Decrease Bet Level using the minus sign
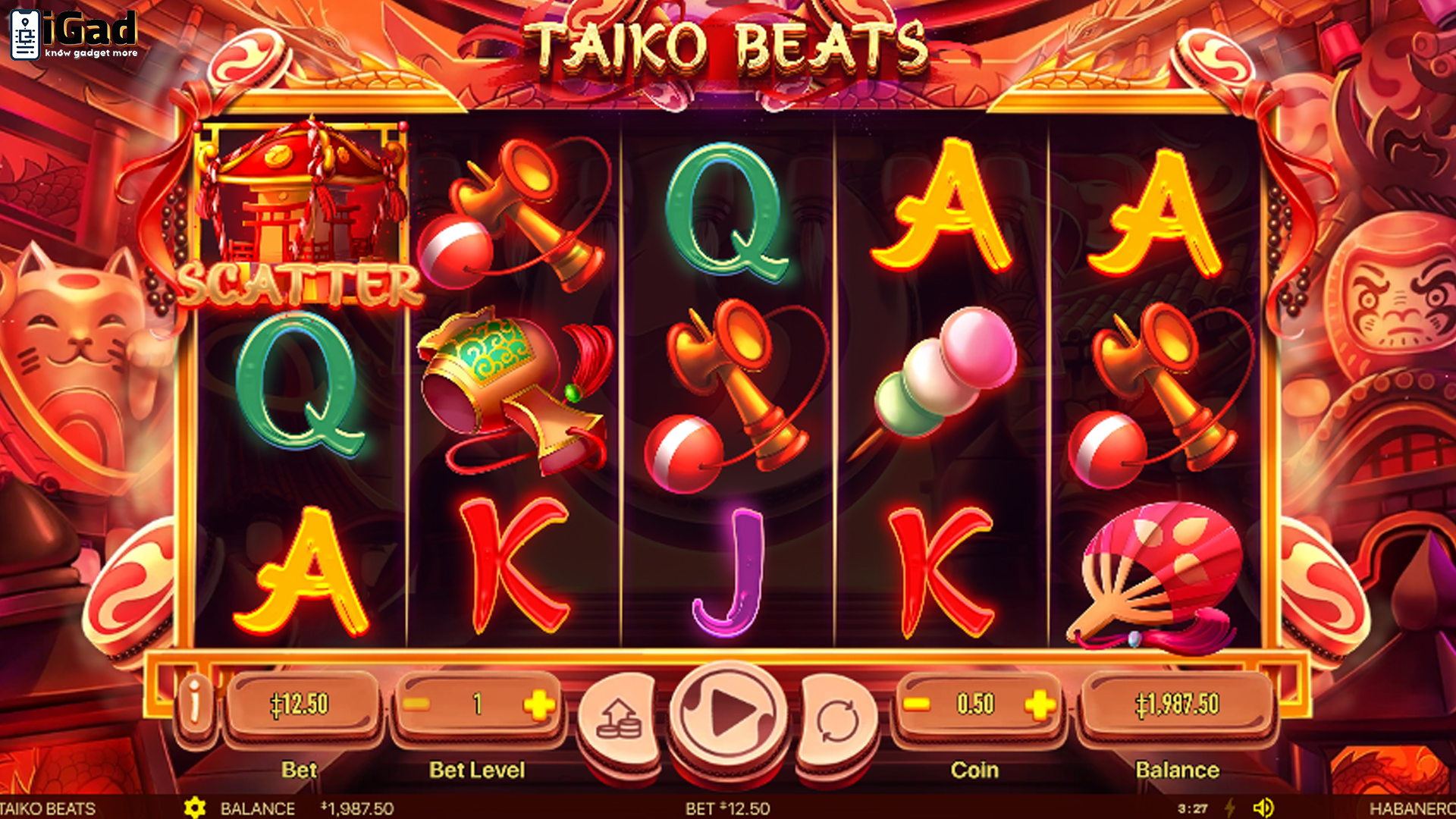The height and width of the screenshot is (819, 1456). click(416, 702)
